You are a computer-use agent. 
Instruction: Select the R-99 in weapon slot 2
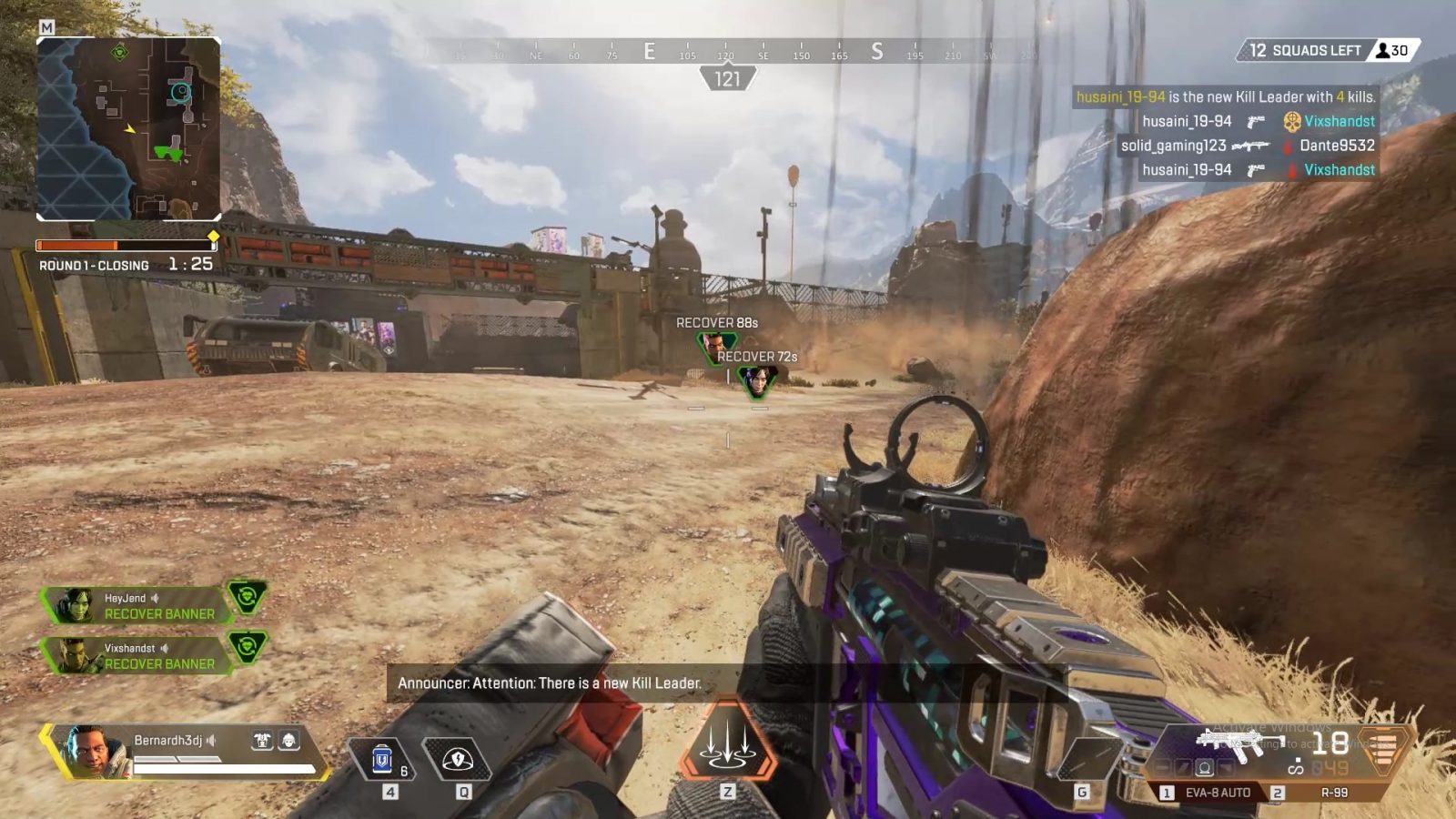[1334, 792]
